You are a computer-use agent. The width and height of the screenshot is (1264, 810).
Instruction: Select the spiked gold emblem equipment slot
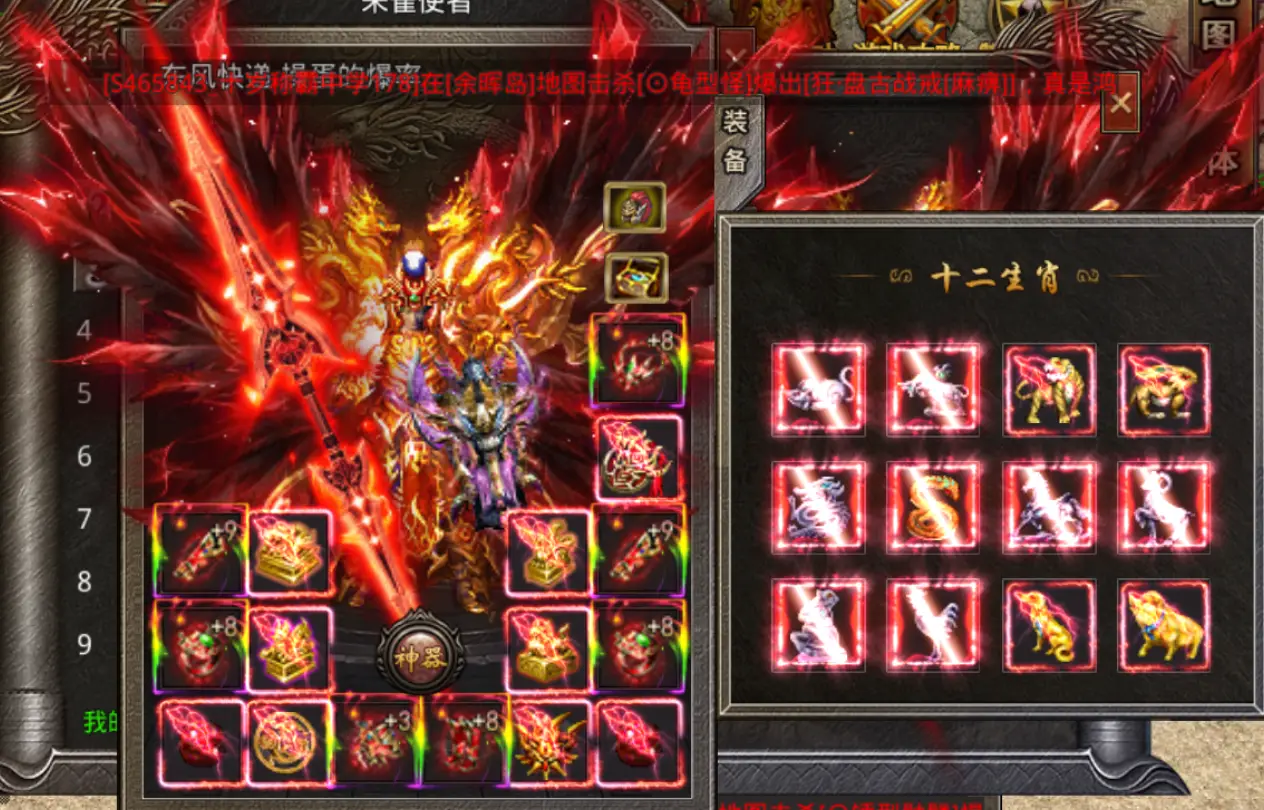(x=550, y=741)
